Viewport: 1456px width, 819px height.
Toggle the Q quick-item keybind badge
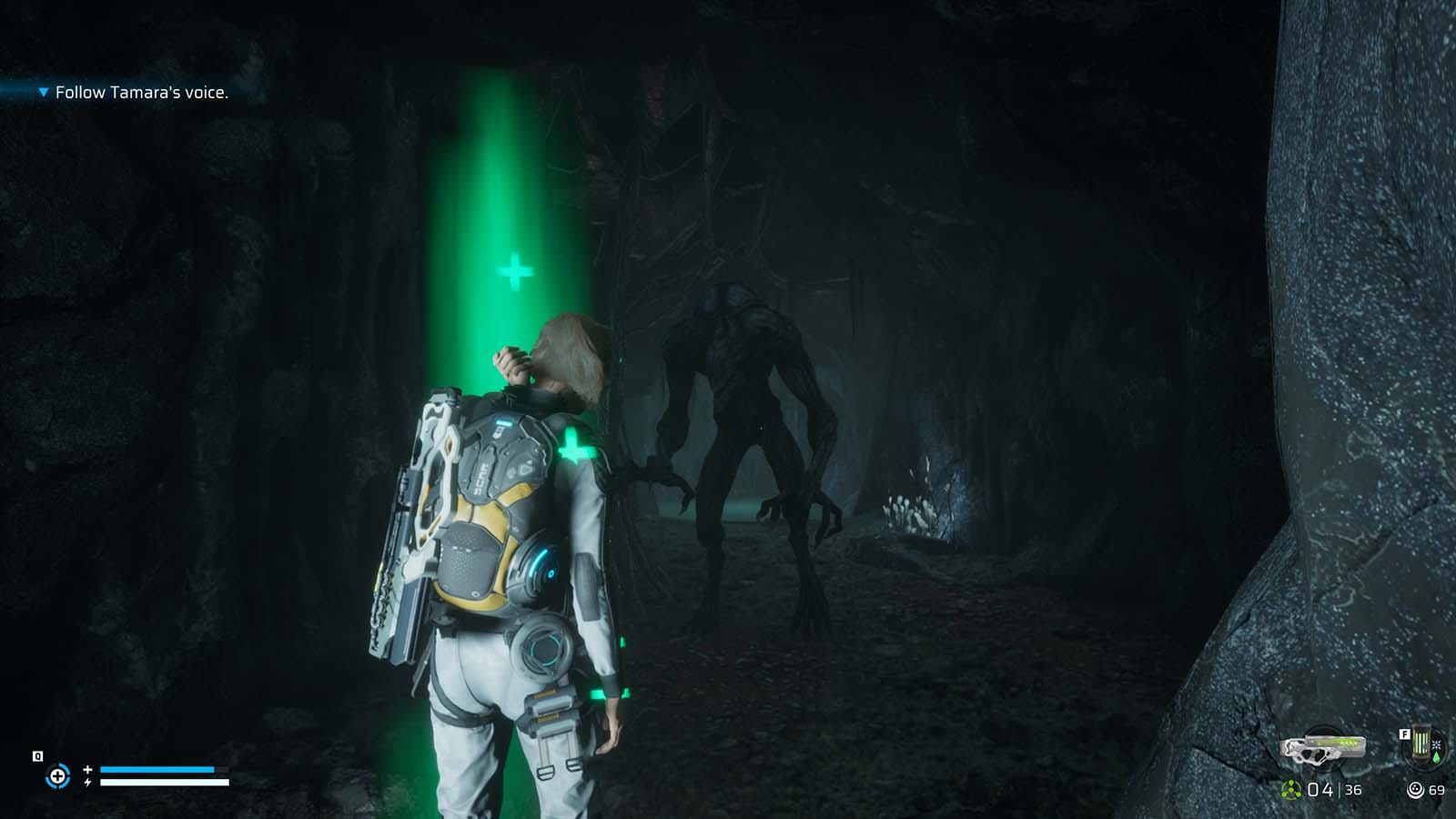tap(37, 755)
